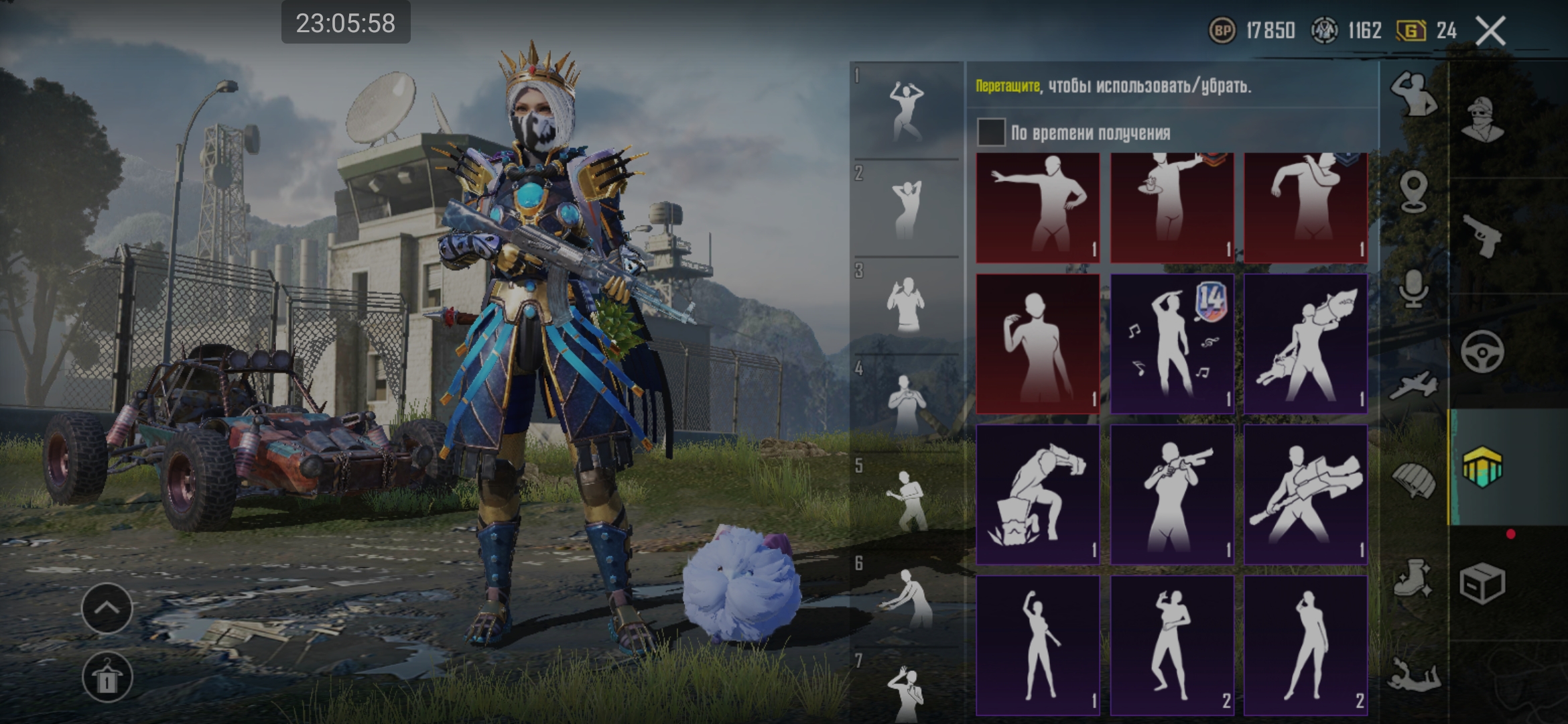Select emote slot number 5
This screenshot has height=724, width=1568.
coord(906,500)
